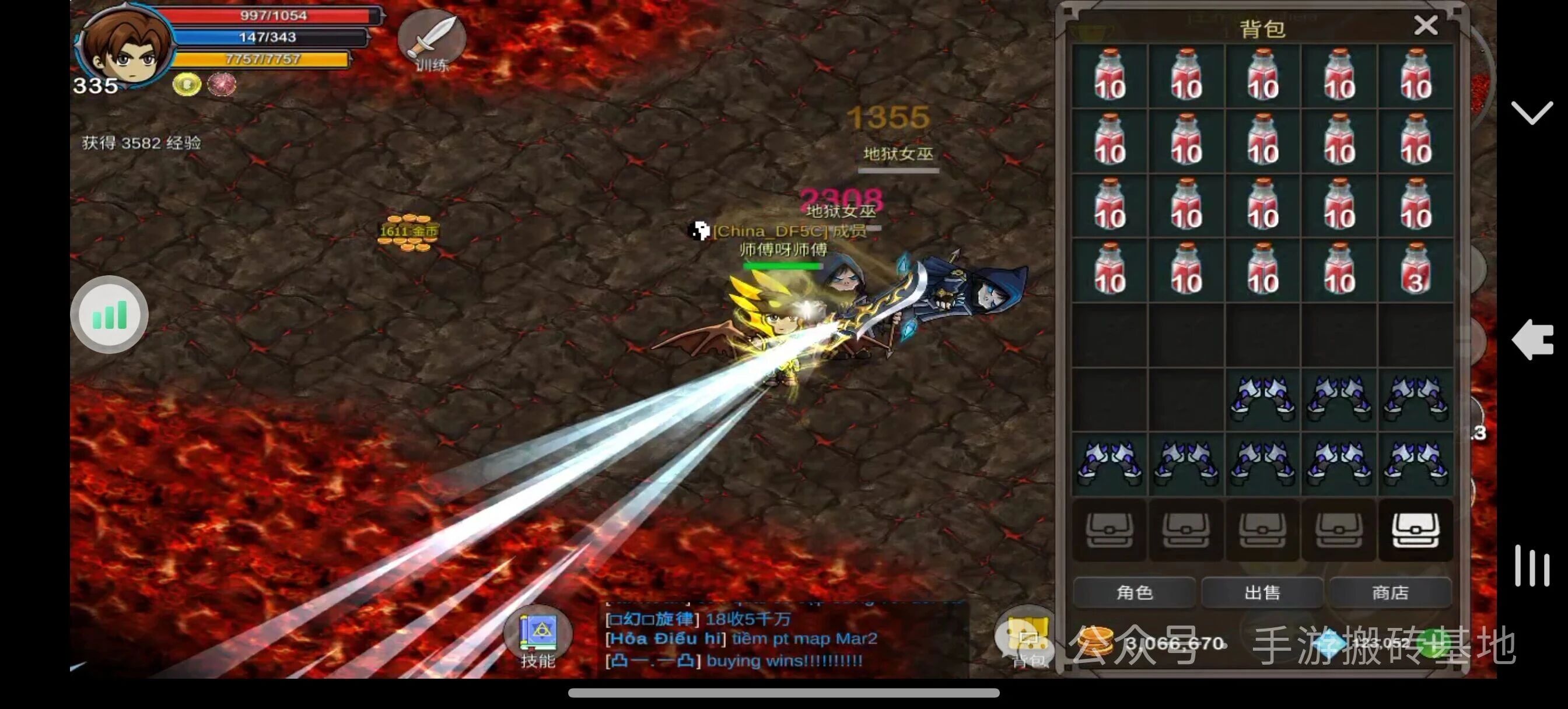
Task: Select the pink orb buff icon
Action: 222,84
